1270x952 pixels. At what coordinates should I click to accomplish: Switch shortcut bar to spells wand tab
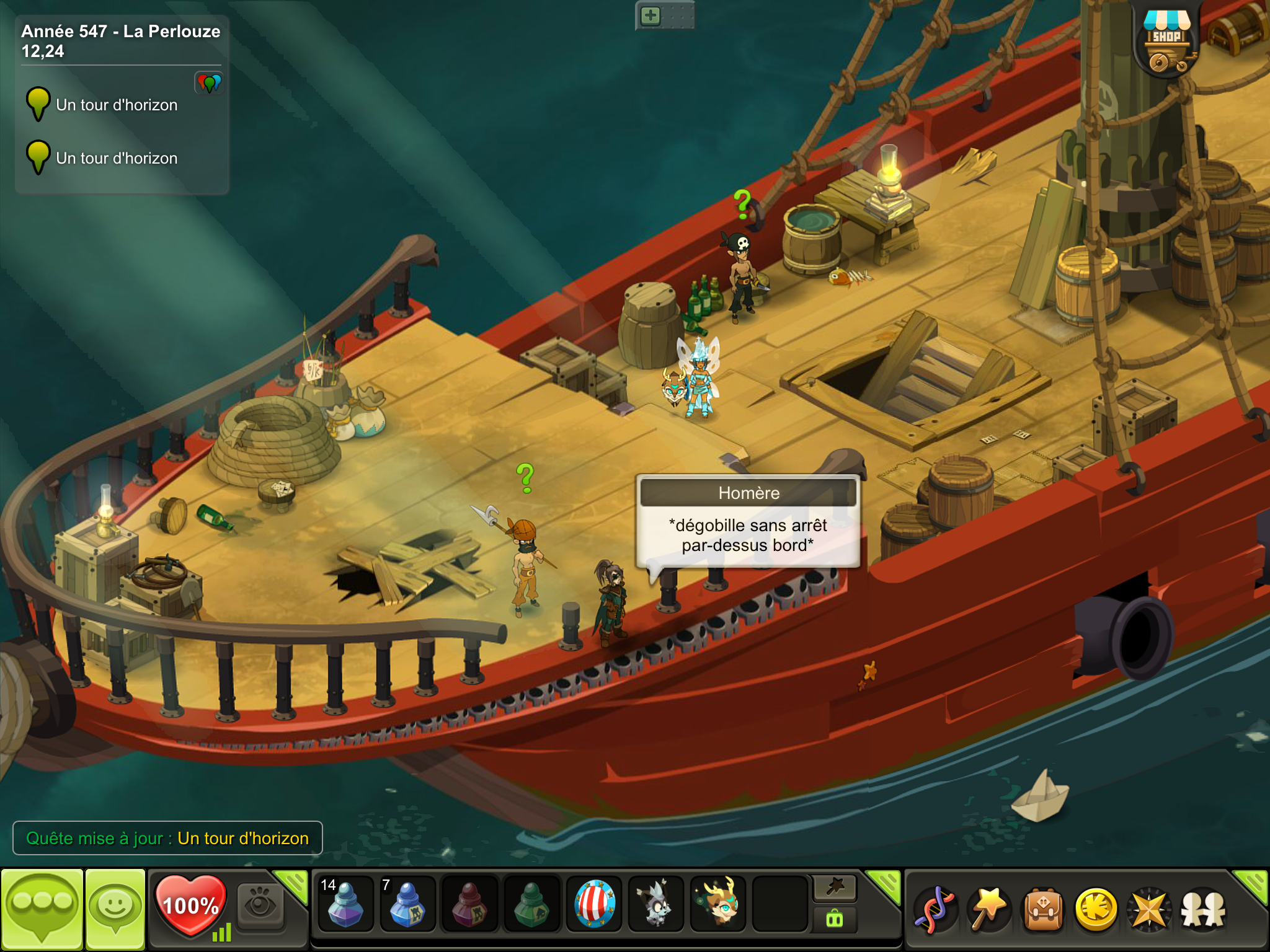point(835,888)
